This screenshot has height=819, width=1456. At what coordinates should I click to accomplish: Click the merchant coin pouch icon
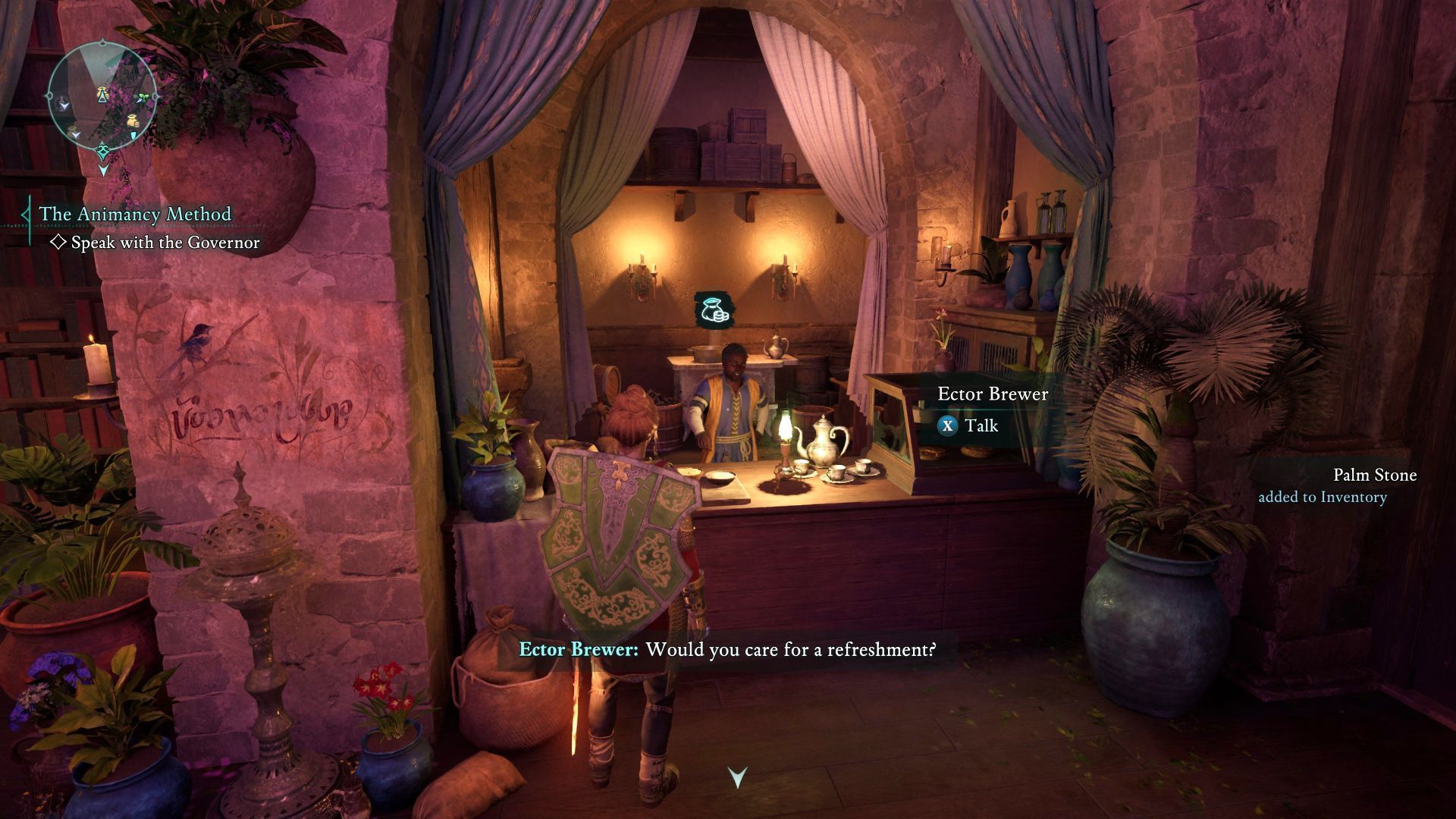[713, 310]
